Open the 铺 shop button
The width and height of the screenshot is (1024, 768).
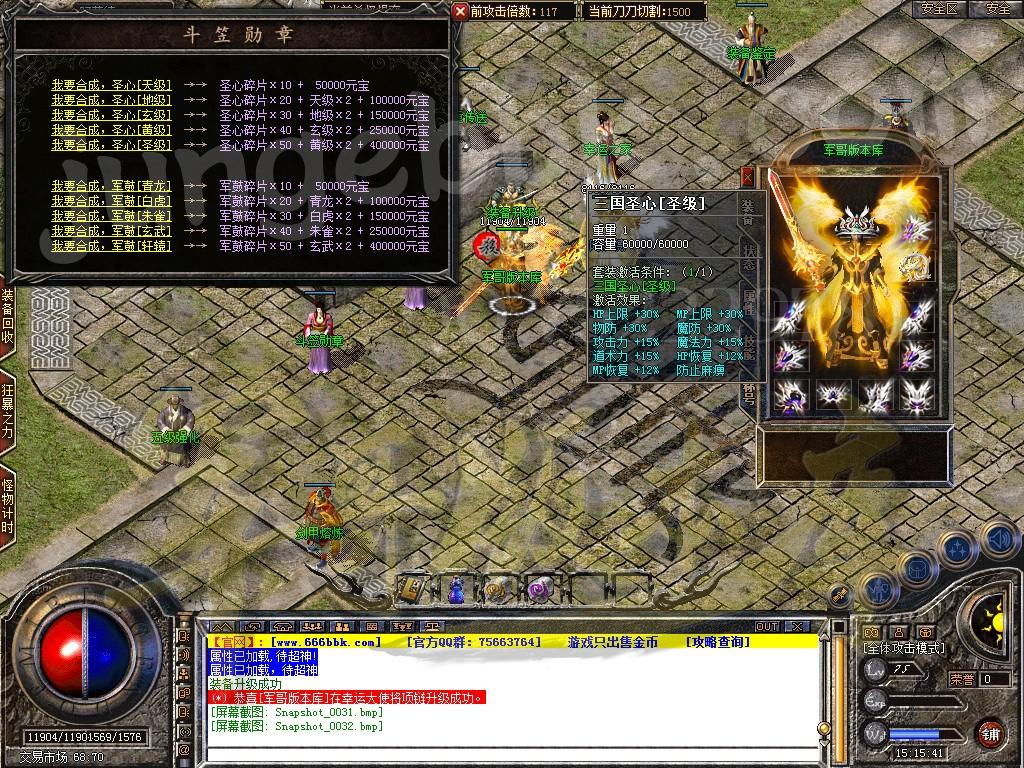pyautogui.click(x=989, y=733)
